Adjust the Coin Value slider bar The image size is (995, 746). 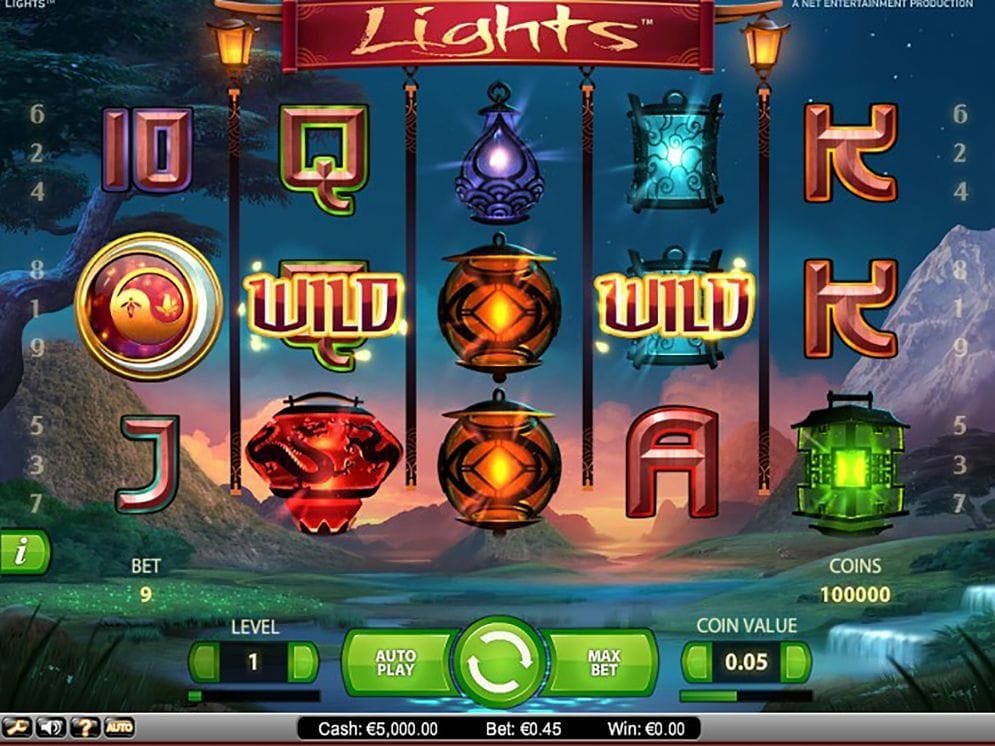point(745,695)
